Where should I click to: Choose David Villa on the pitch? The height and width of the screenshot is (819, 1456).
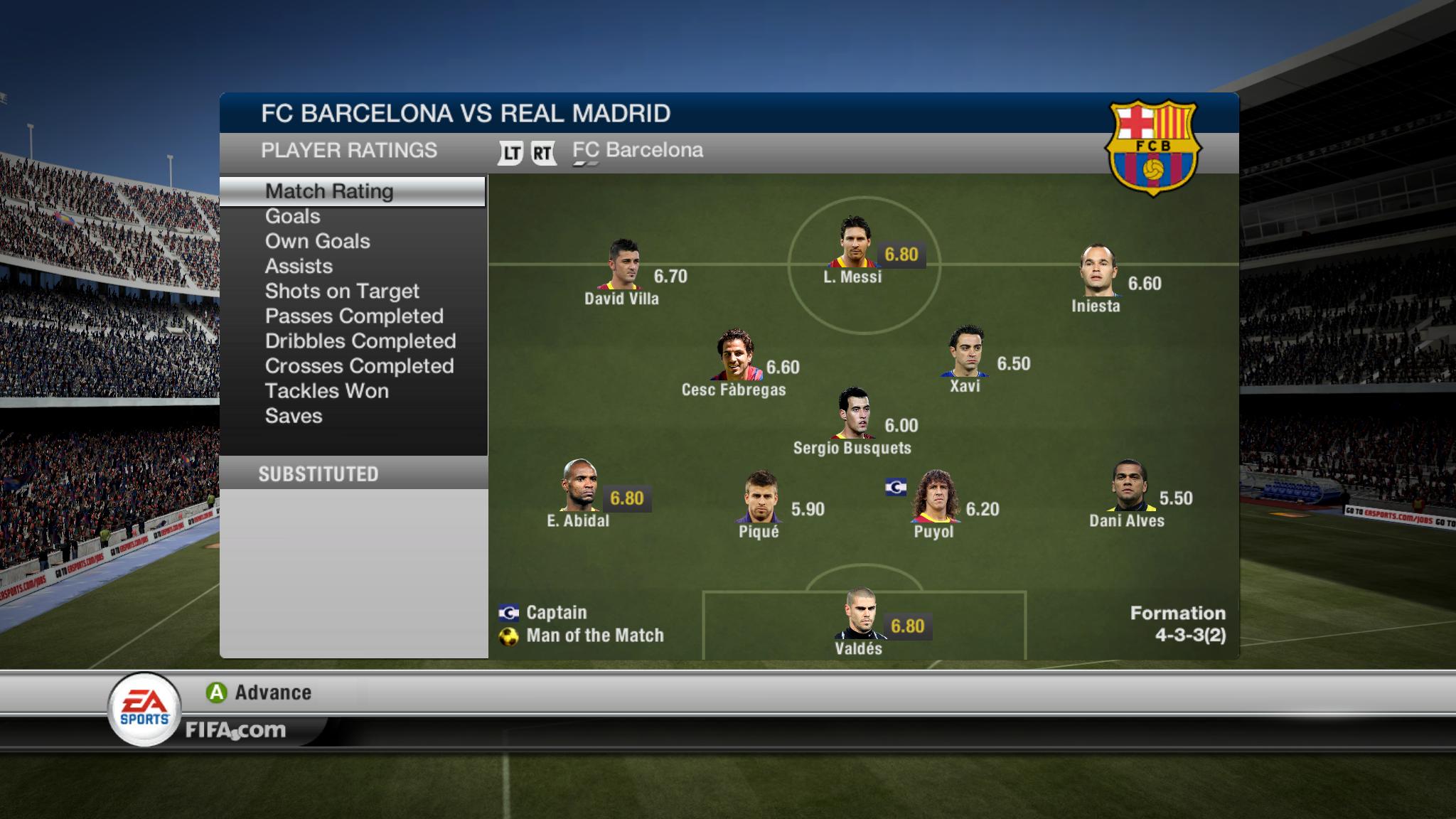[624, 264]
